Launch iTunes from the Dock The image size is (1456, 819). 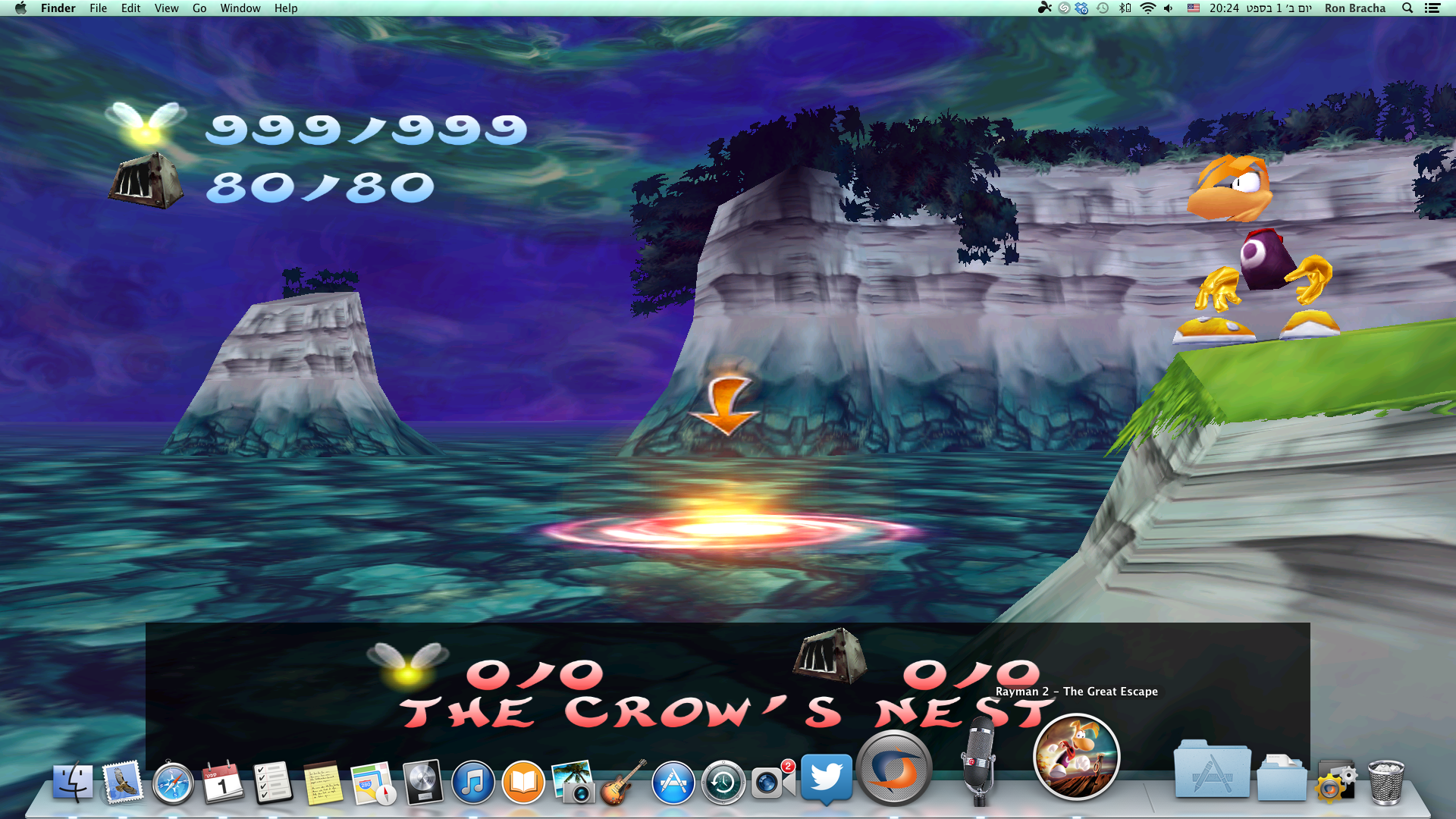[473, 780]
